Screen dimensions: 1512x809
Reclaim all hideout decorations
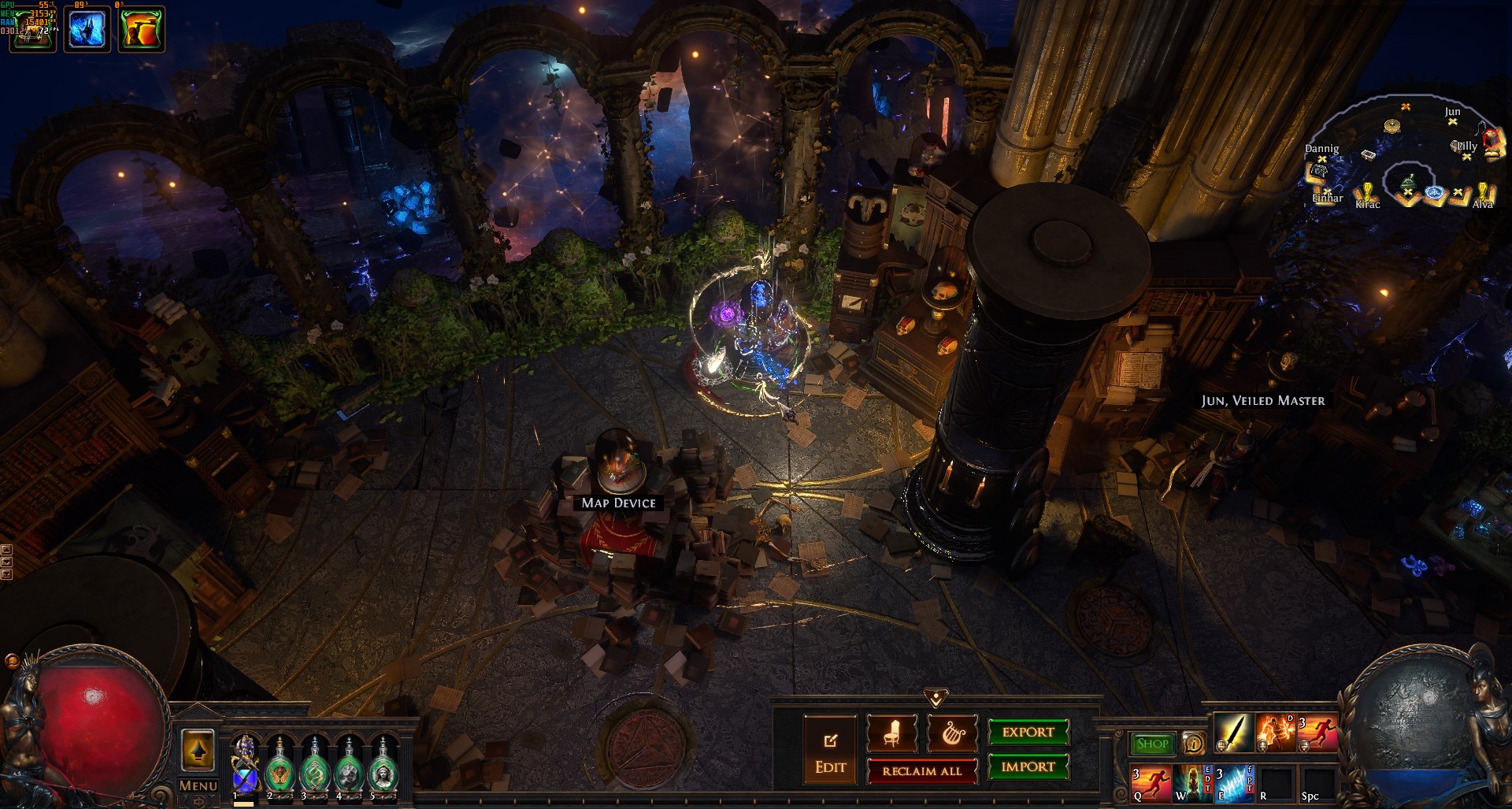tap(921, 771)
